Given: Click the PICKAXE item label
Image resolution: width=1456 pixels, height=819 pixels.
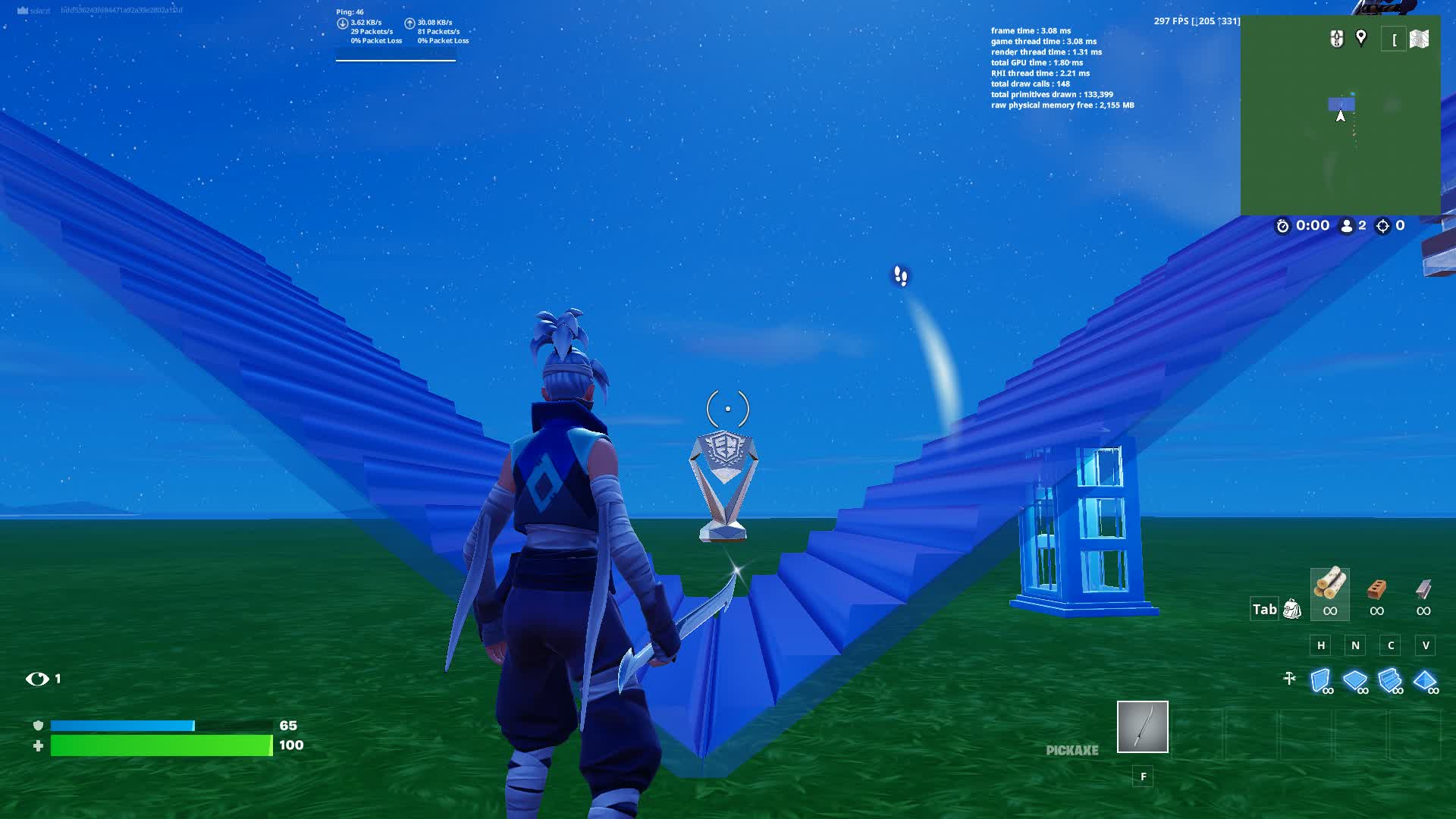Looking at the screenshot, I should (1072, 752).
